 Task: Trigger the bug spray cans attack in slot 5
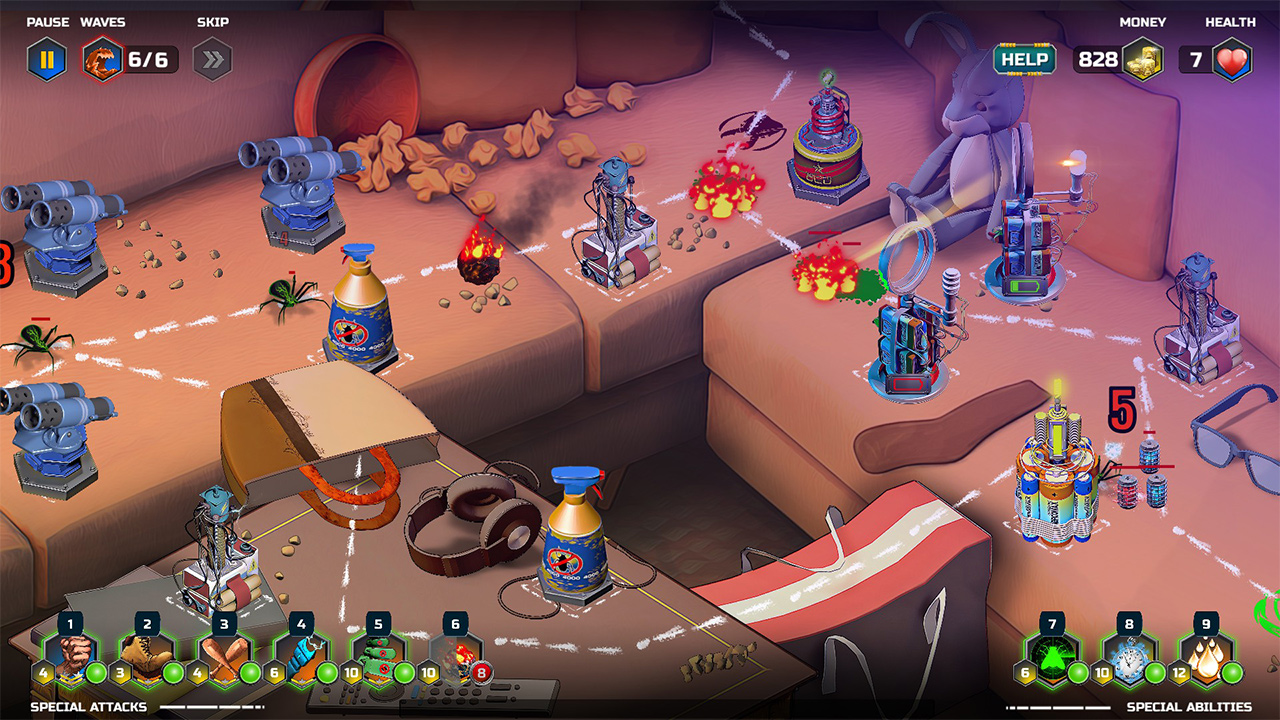[378, 655]
